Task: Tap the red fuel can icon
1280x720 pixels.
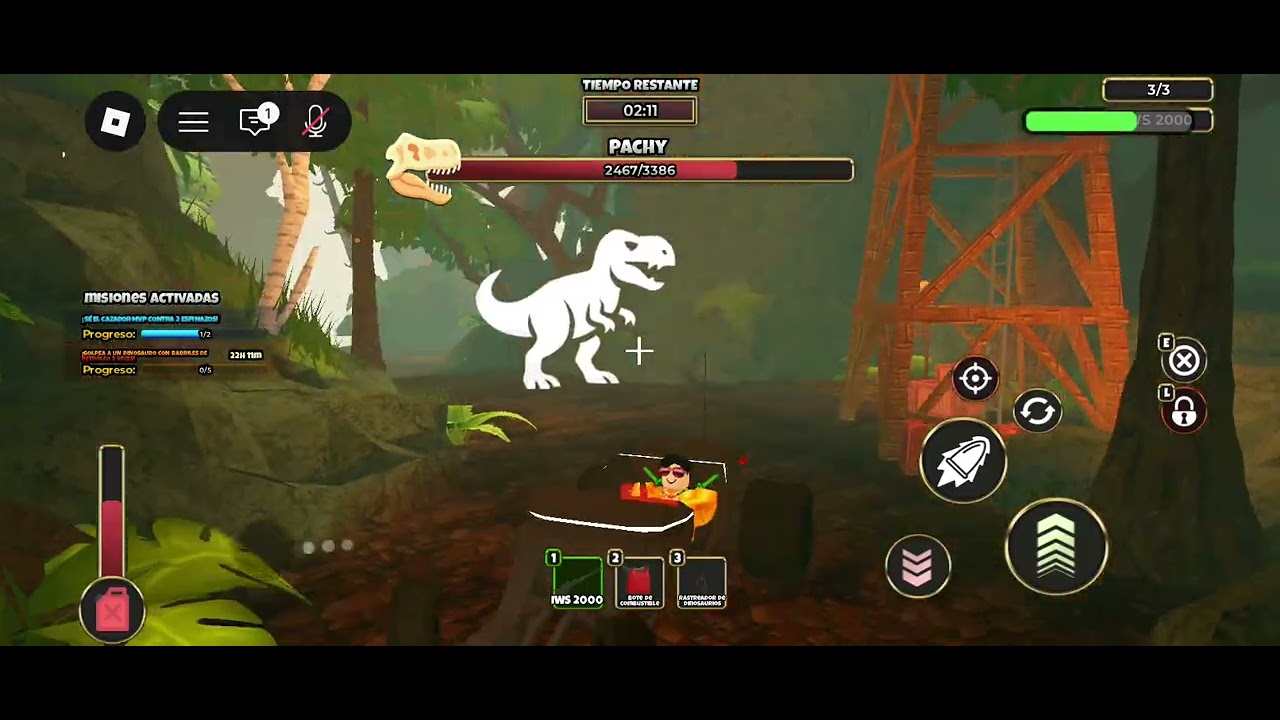Action: [113, 609]
